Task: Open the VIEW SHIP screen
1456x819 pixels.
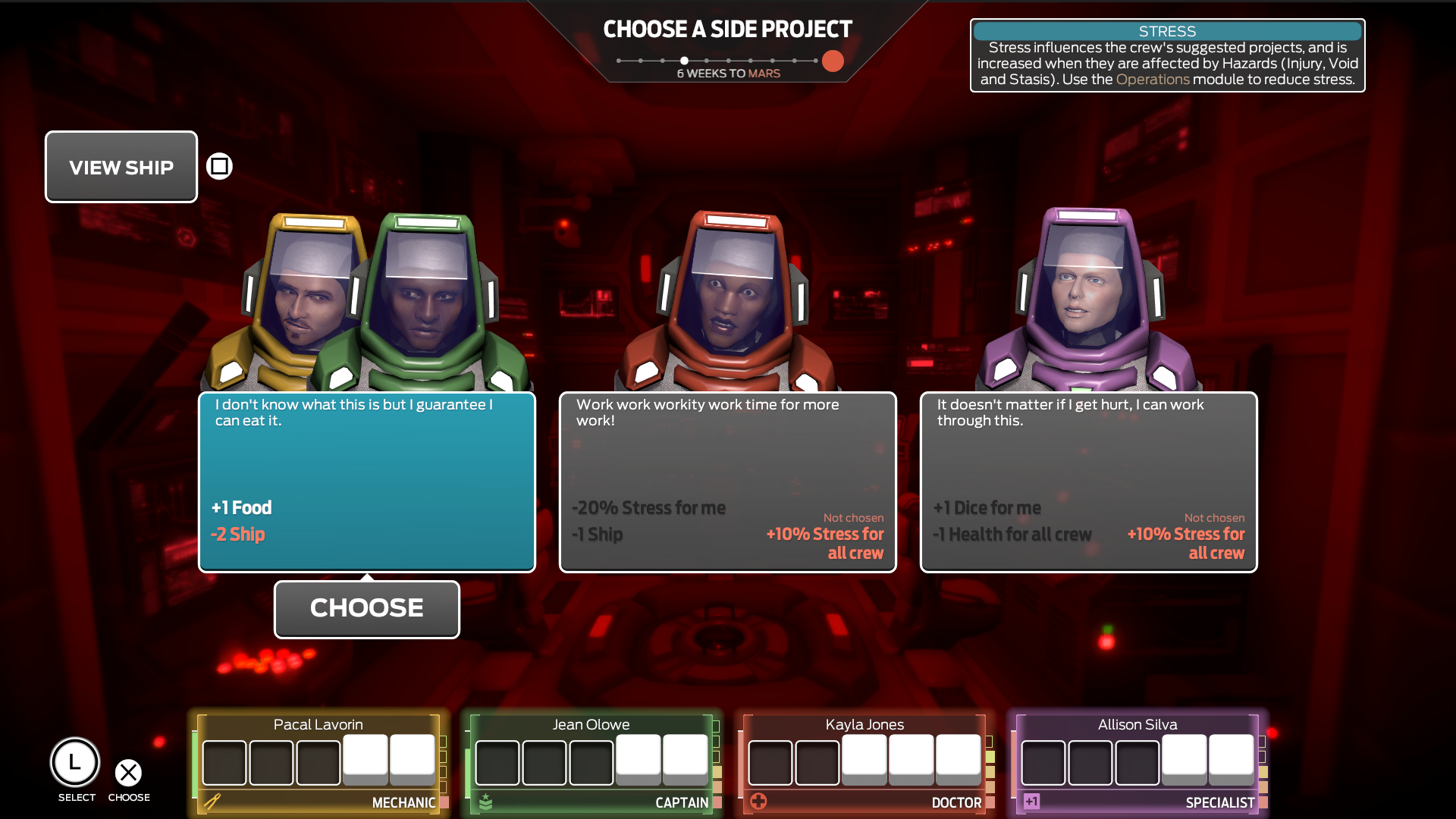Action: click(x=121, y=167)
